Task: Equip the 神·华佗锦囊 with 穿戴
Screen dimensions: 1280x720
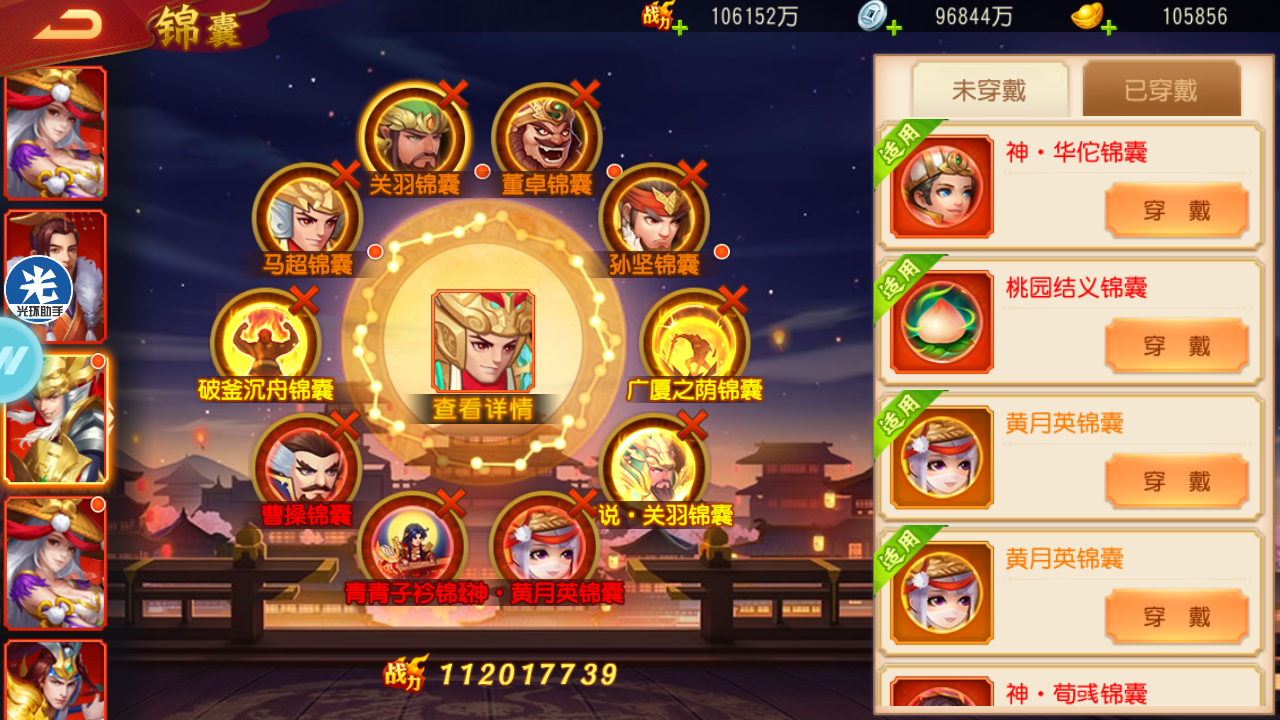Action: pos(1176,210)
